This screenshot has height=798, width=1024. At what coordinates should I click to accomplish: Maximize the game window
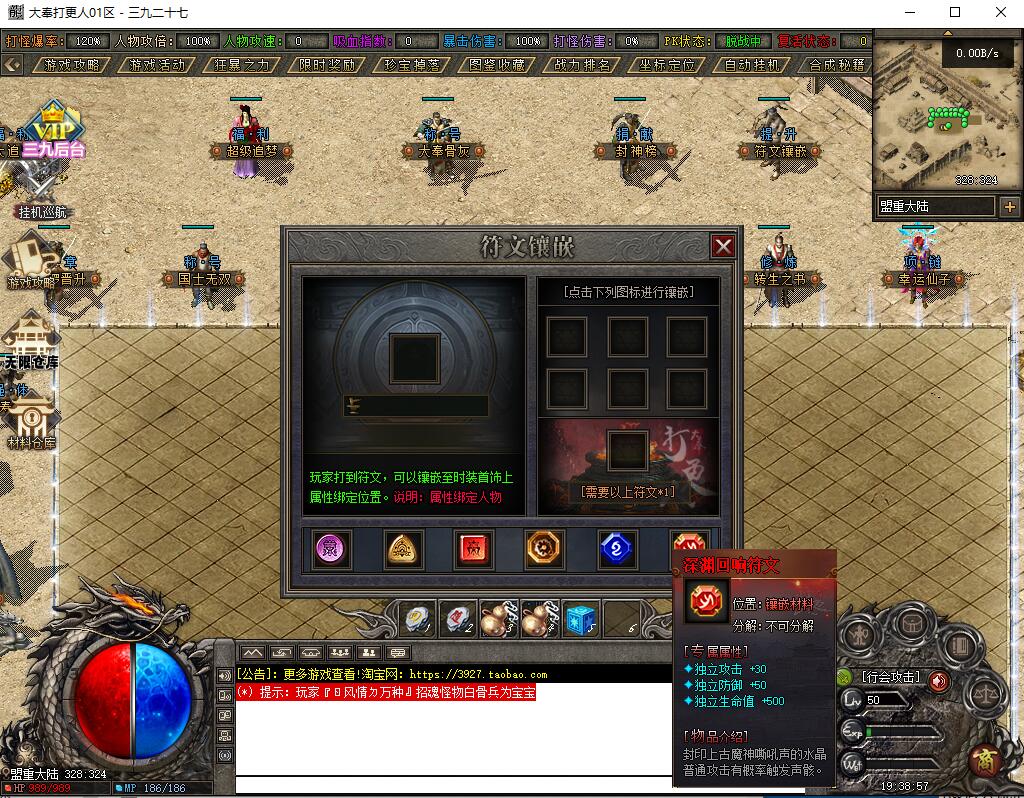click(954, 13)
